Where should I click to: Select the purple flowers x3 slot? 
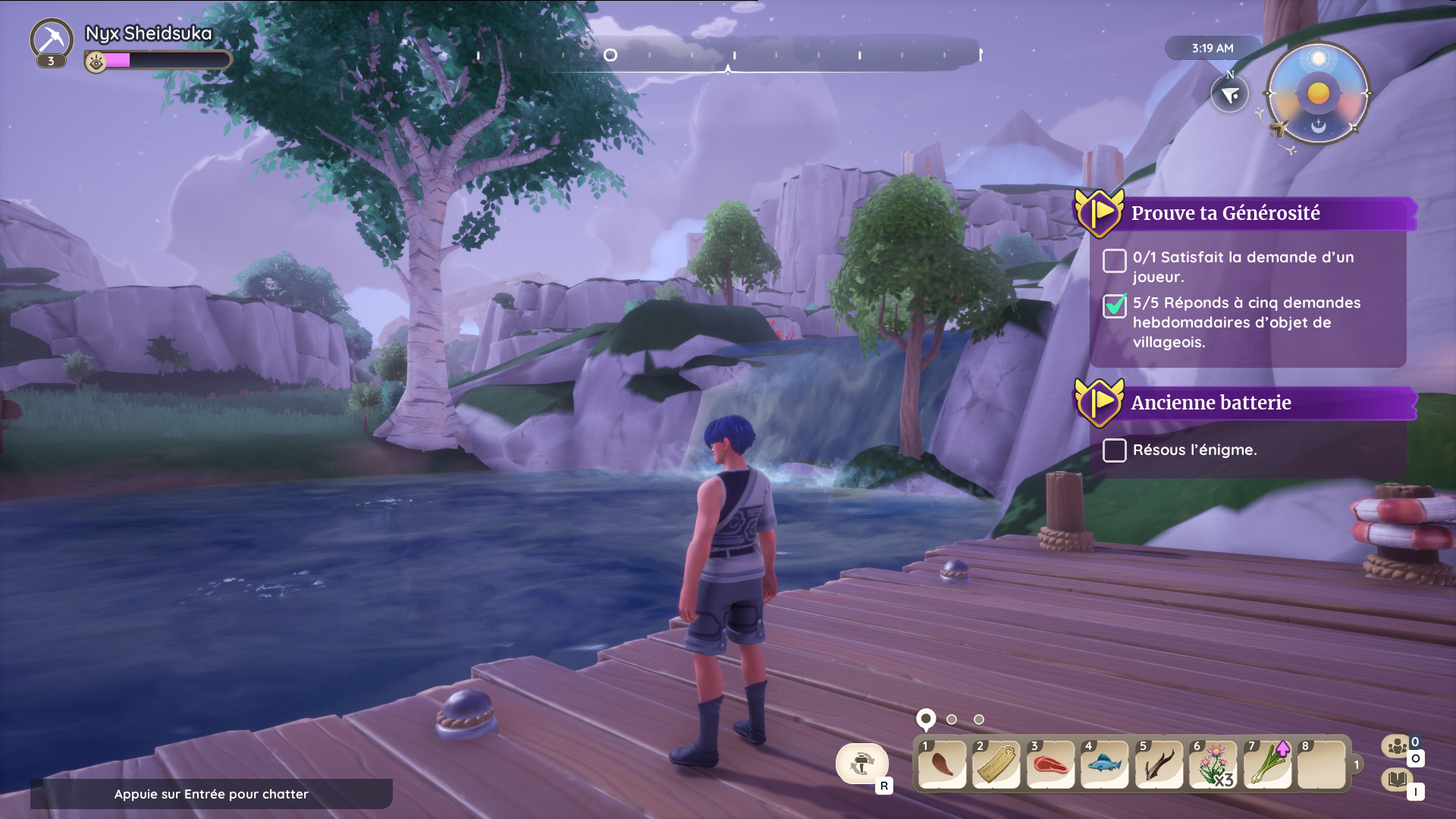[x=1213, y=764]
